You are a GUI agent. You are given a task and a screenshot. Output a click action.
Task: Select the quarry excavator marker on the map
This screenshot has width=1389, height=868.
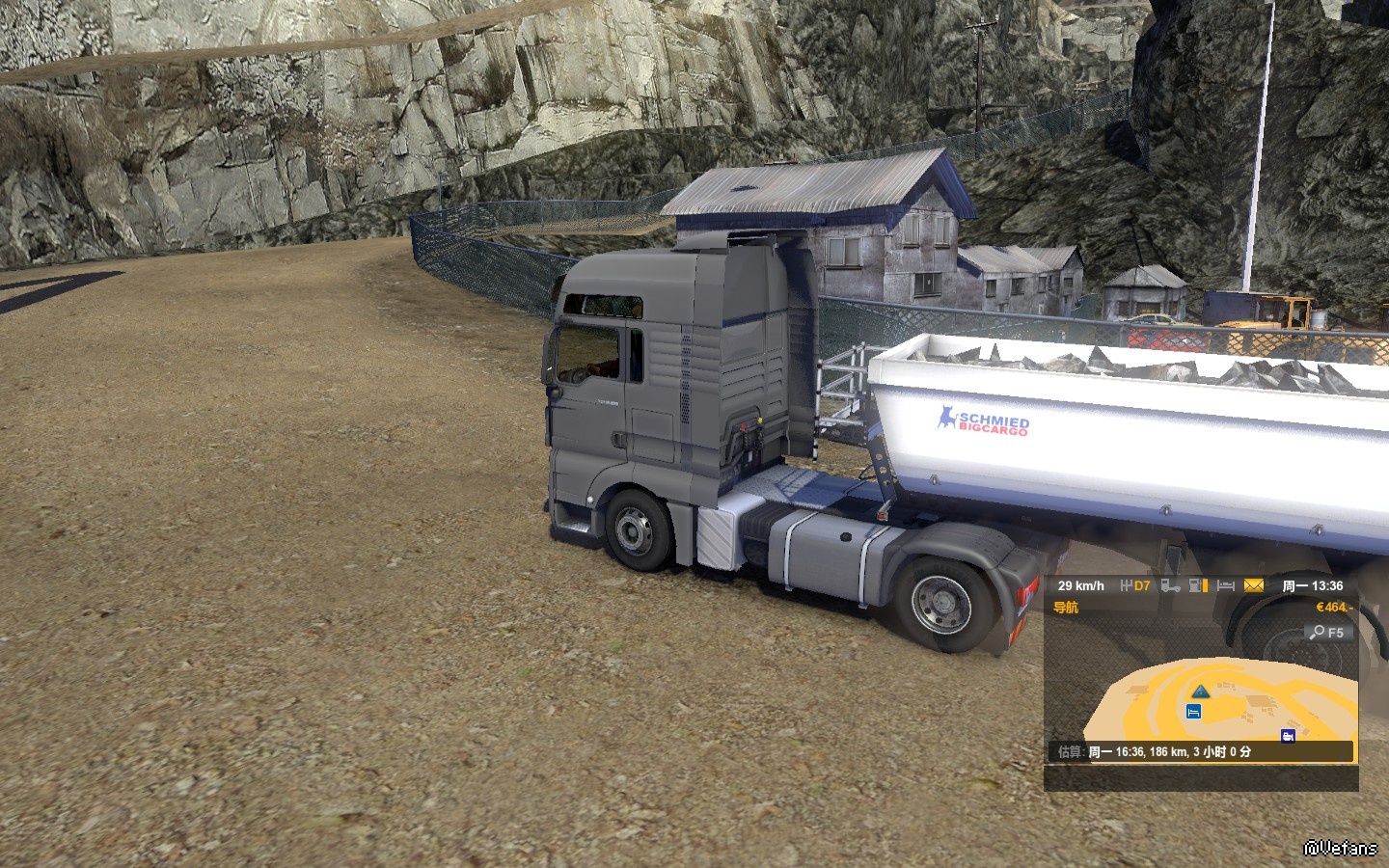1288,736
